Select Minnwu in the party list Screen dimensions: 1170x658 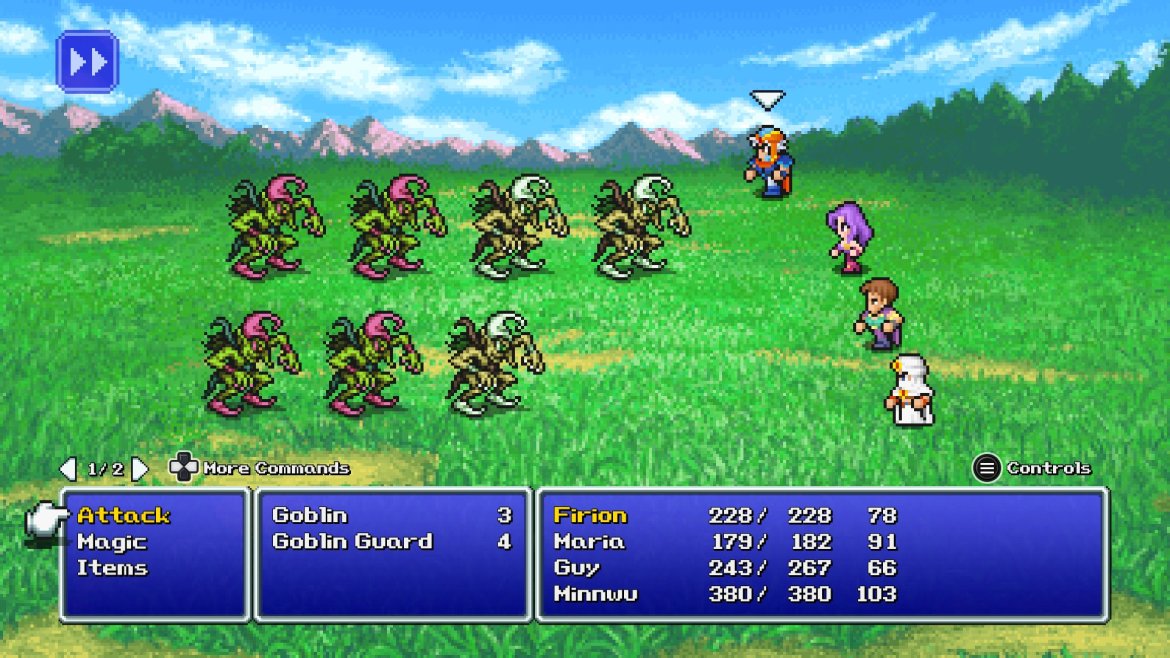point(595,594)
